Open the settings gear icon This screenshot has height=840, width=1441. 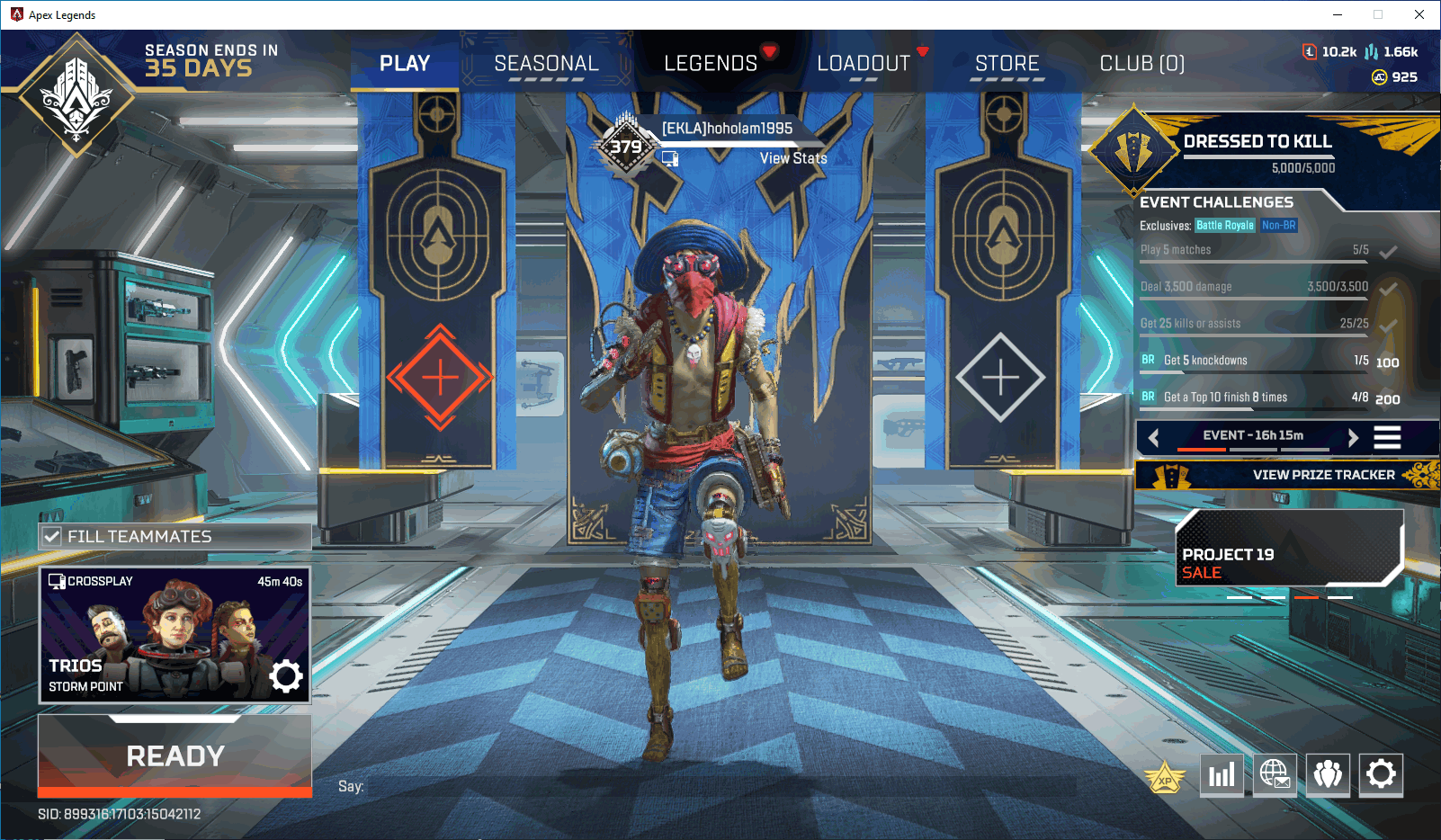[1381, 775]
